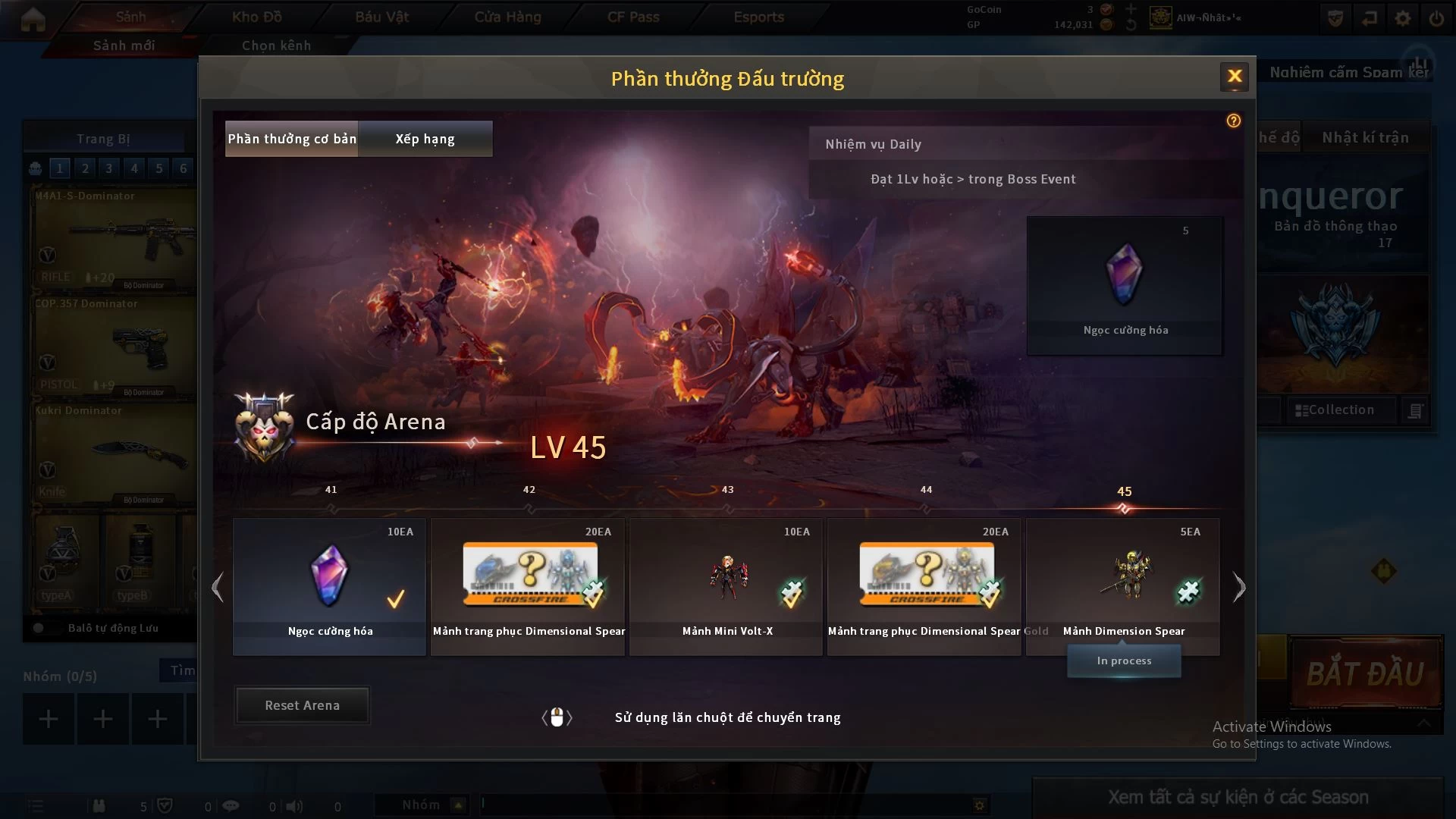Go to the previous rewards page
The image size is (1456, 819).
point(218,587)
